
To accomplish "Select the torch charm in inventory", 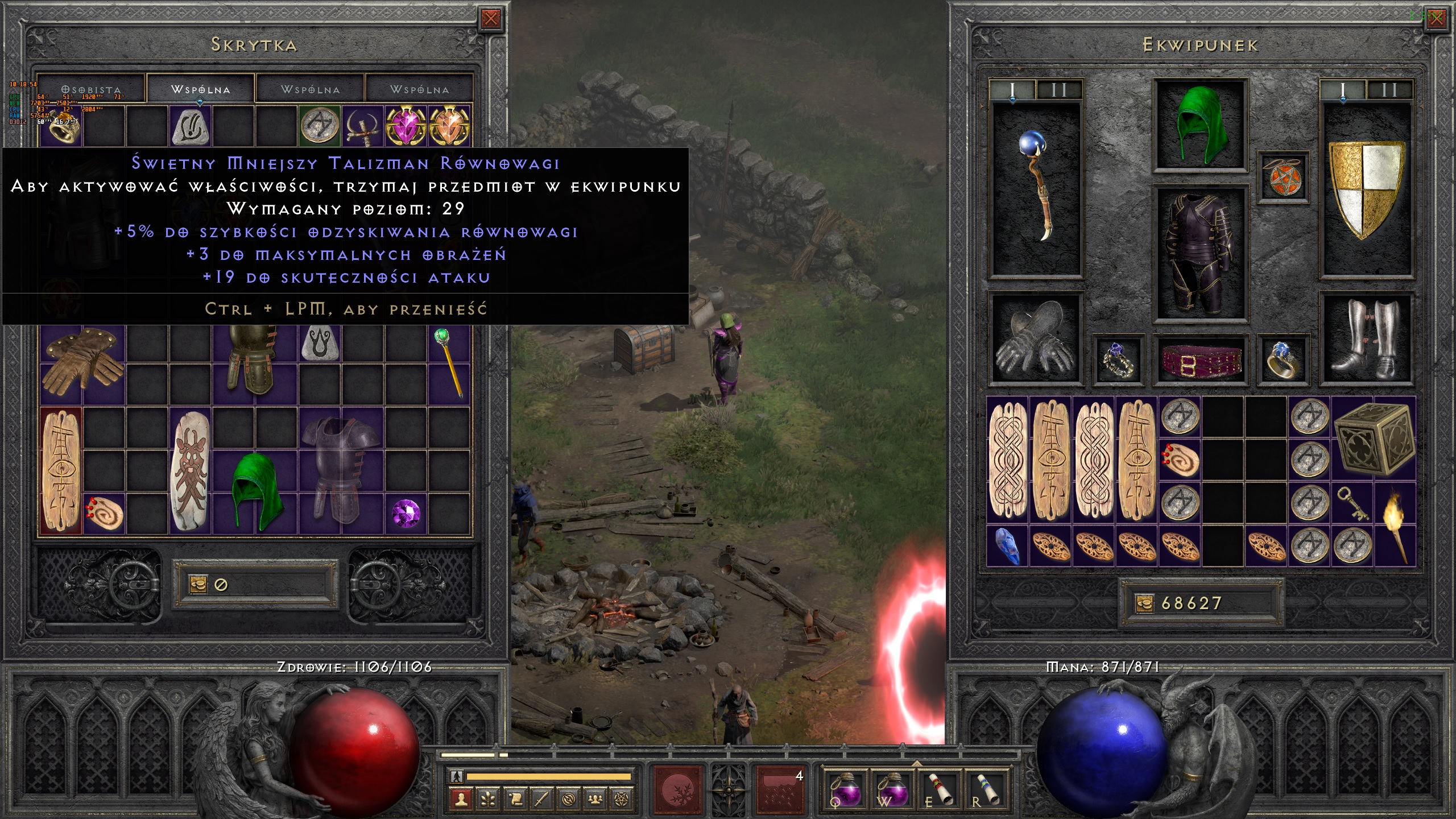I will click(1395, 524).
